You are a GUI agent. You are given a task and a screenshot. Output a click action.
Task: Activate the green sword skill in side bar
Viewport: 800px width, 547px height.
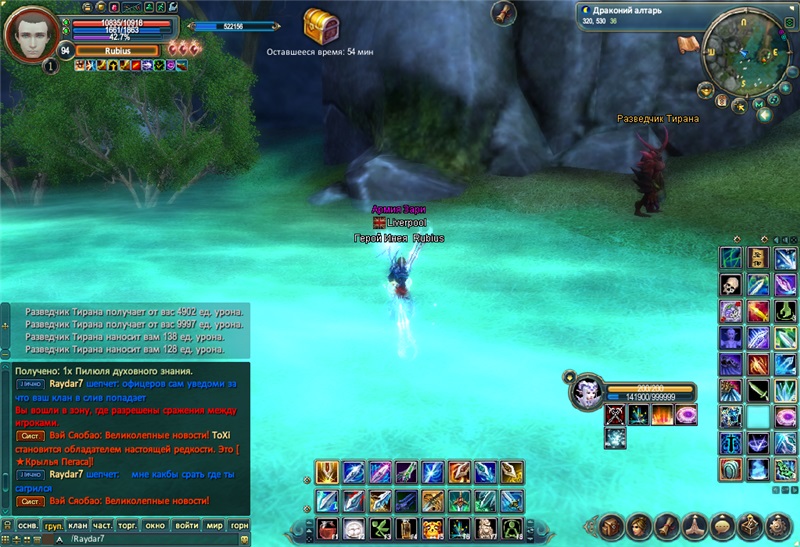tap(757, 390)
